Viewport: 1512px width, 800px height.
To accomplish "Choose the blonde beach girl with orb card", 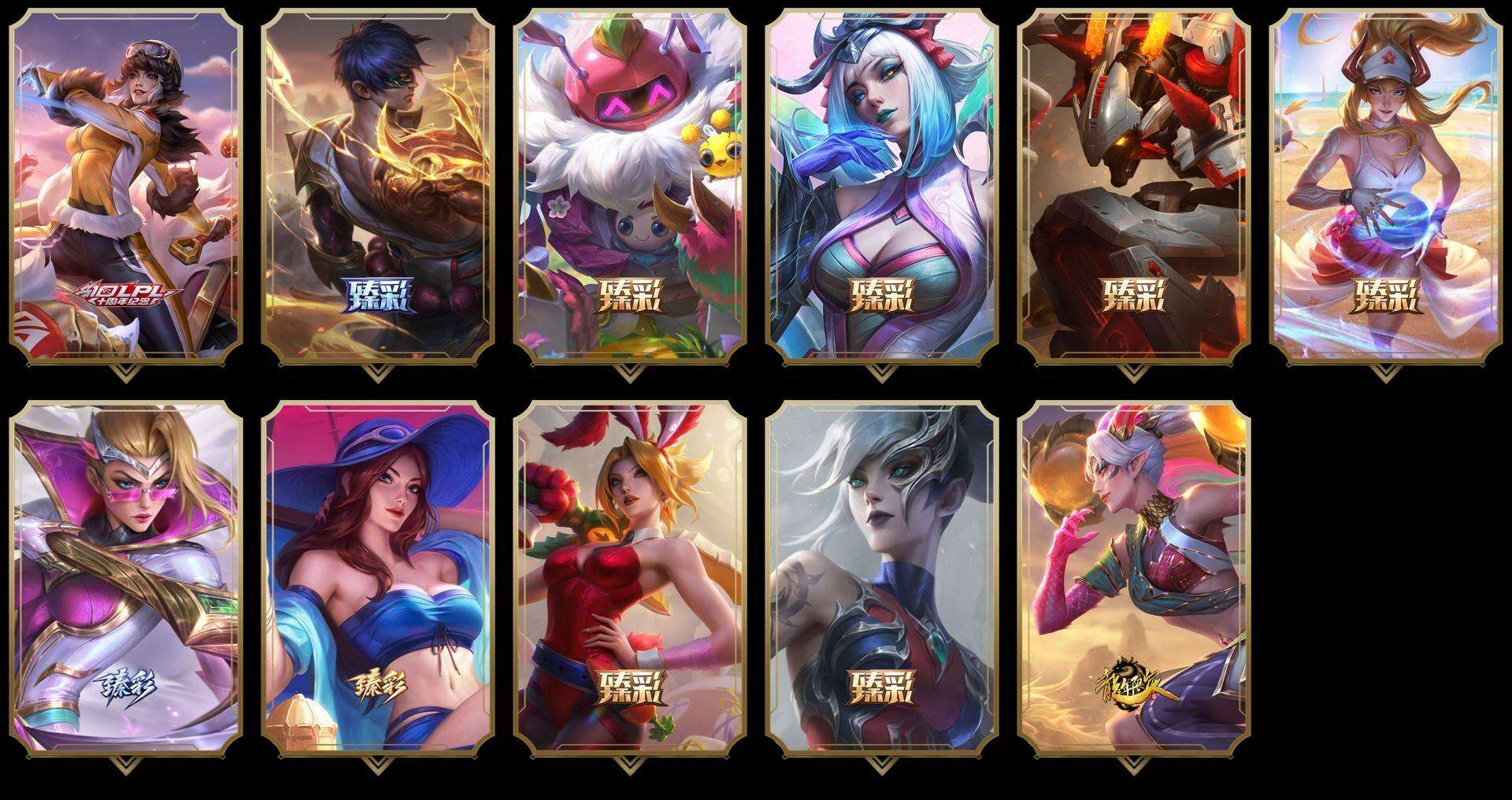I will [x=1386, y=186].
